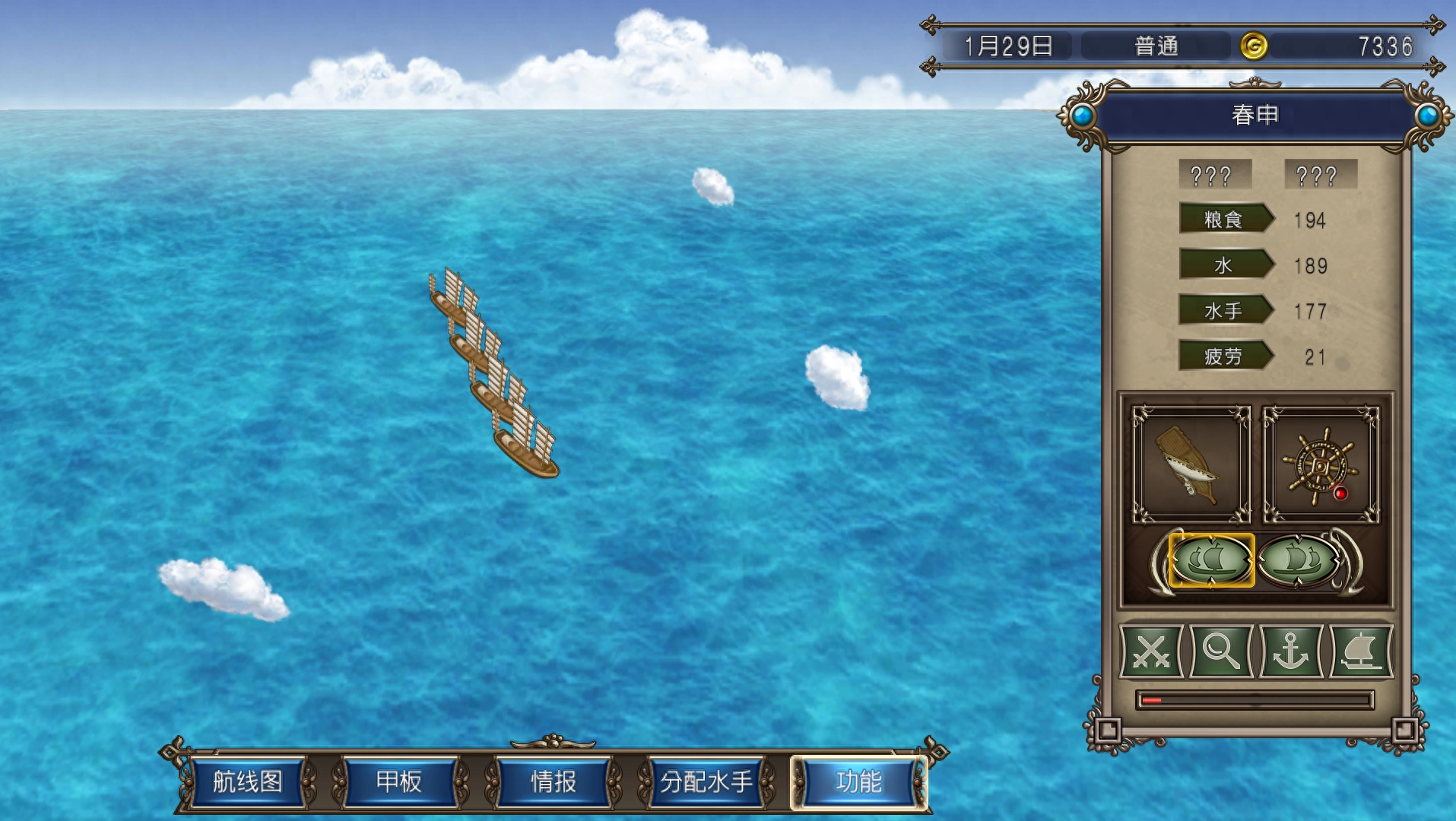1456x821 pixels.
Task: Click the crossed swords battle icon
Action: [x=1151, y=651]
